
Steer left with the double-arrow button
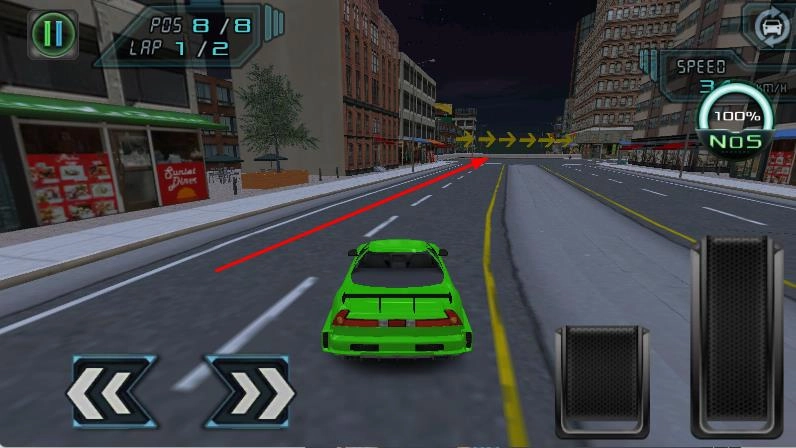pos(110,392)
